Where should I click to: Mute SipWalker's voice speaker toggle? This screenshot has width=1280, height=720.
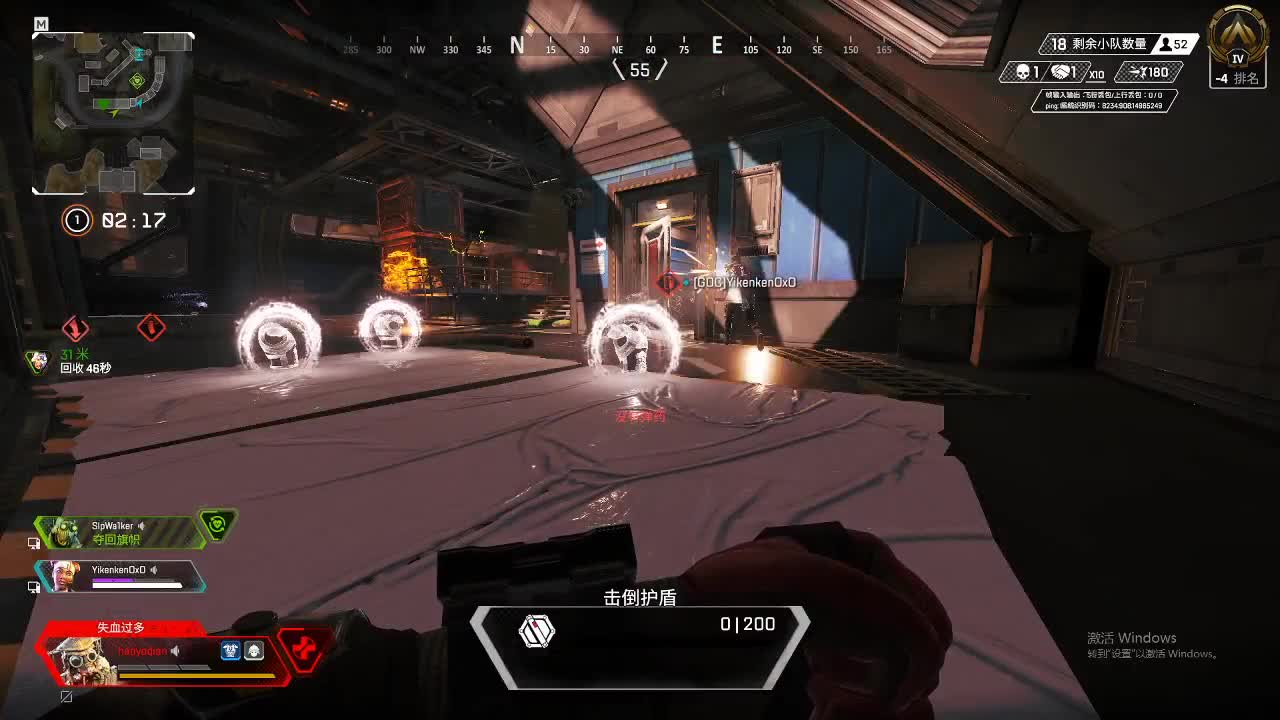coord(139,526)
